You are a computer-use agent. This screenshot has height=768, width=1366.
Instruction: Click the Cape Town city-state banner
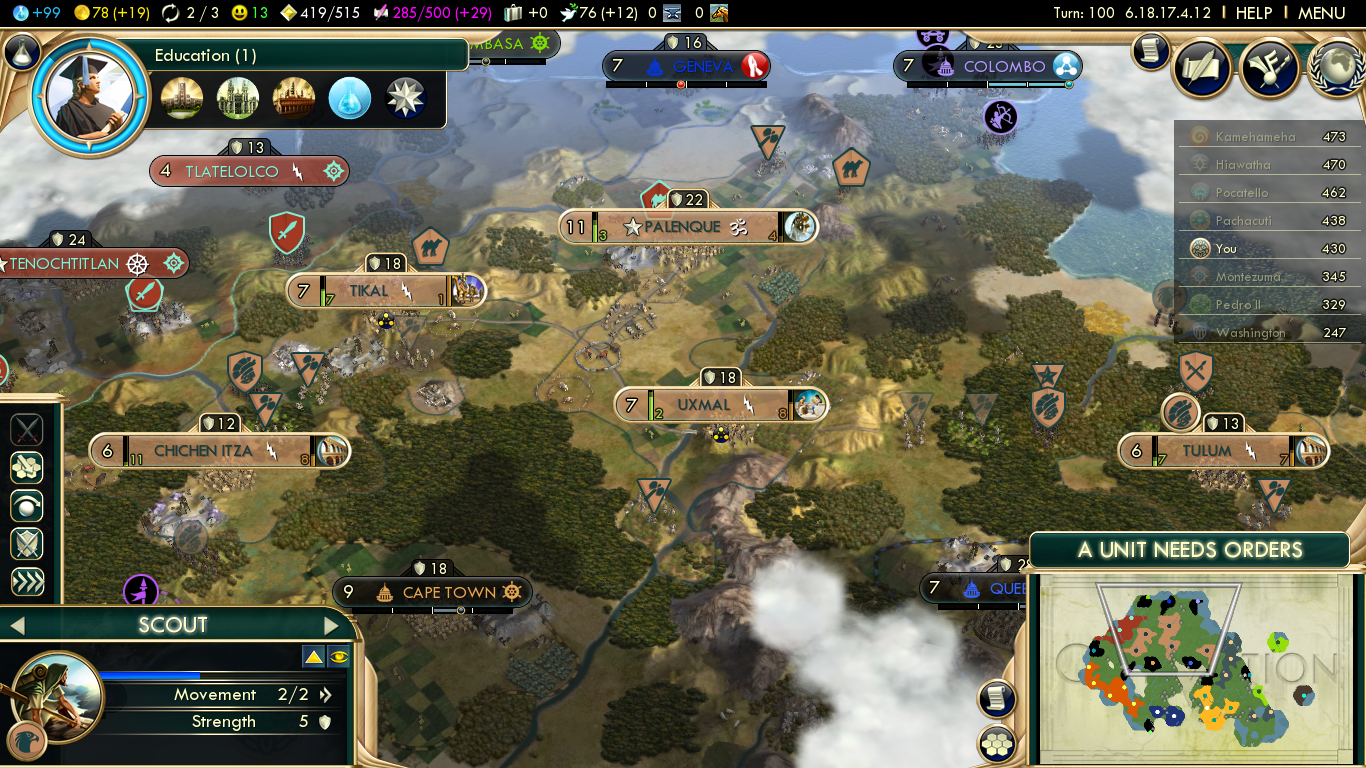(x=449, y=592)
